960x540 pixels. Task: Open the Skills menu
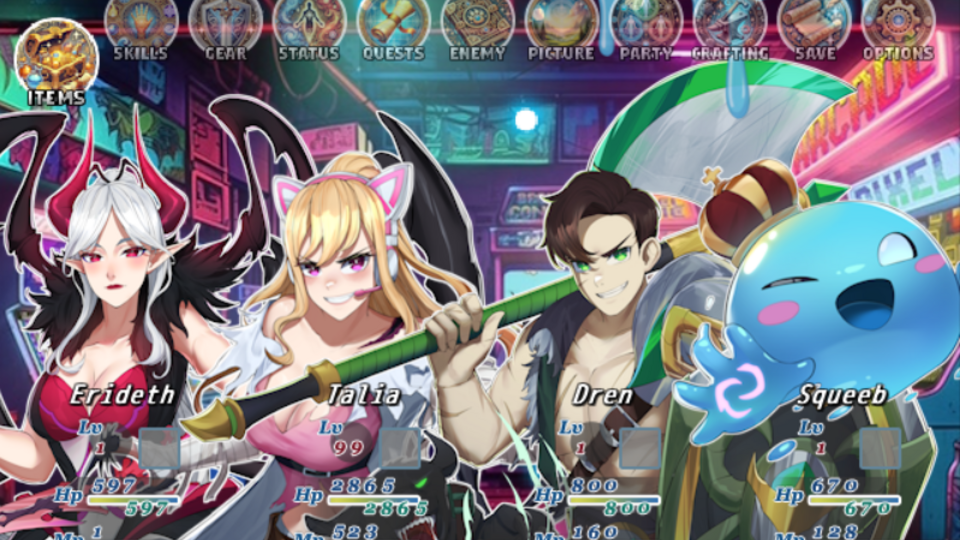[x=141, y=26]
